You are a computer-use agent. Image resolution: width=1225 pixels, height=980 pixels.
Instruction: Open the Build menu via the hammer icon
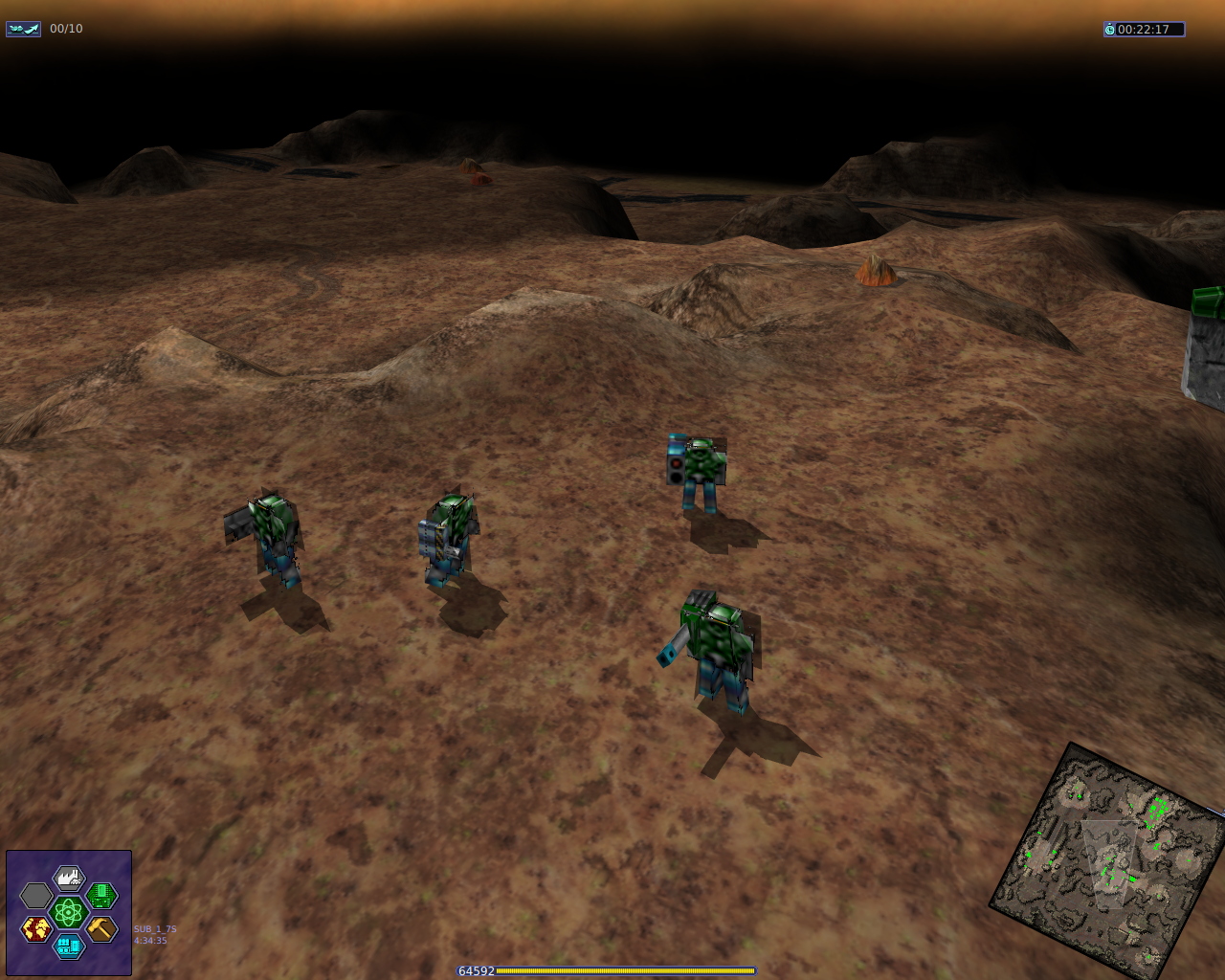[101, 930]
